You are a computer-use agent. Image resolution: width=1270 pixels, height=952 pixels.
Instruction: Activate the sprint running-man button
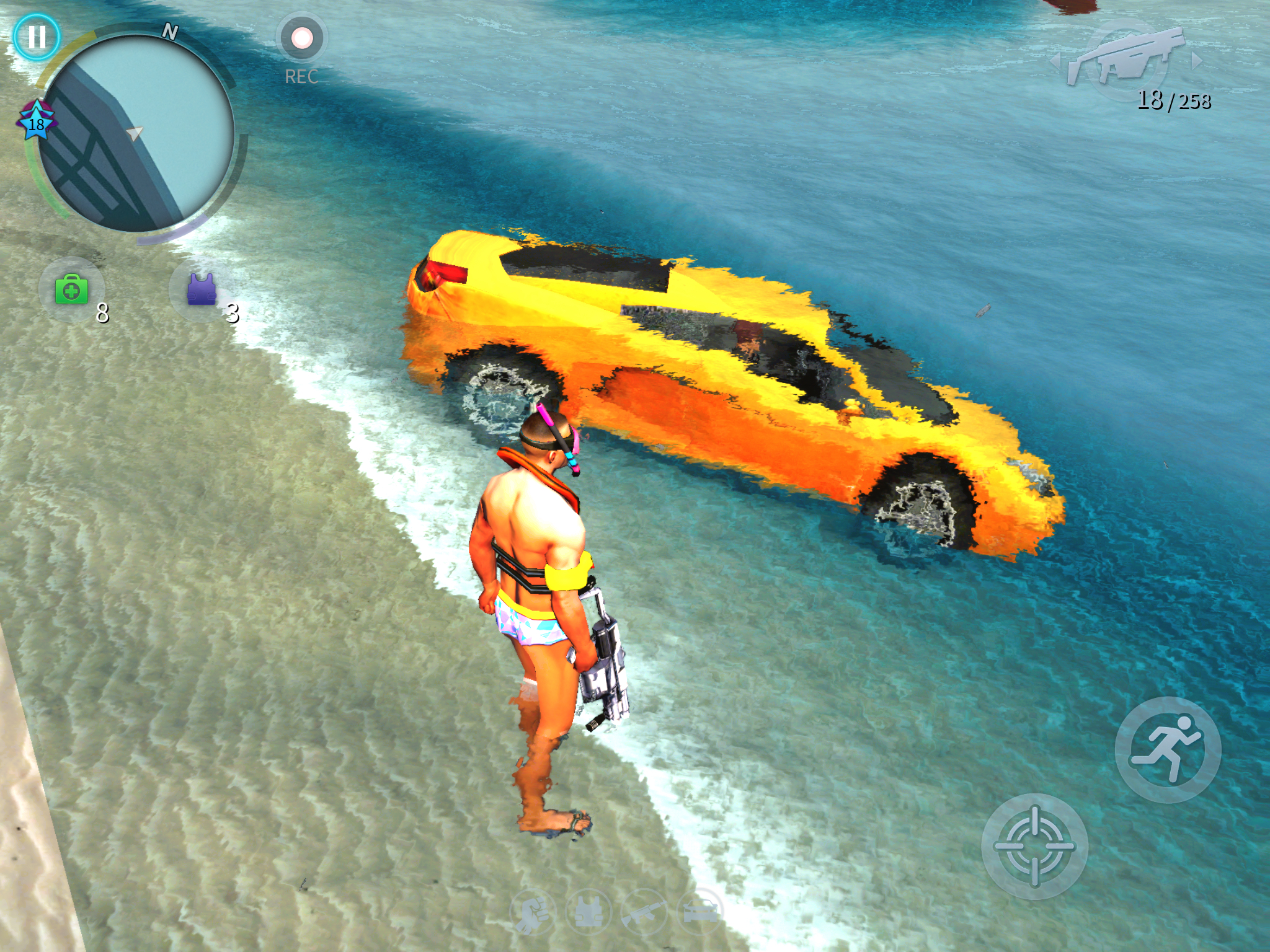[1167, 749]
